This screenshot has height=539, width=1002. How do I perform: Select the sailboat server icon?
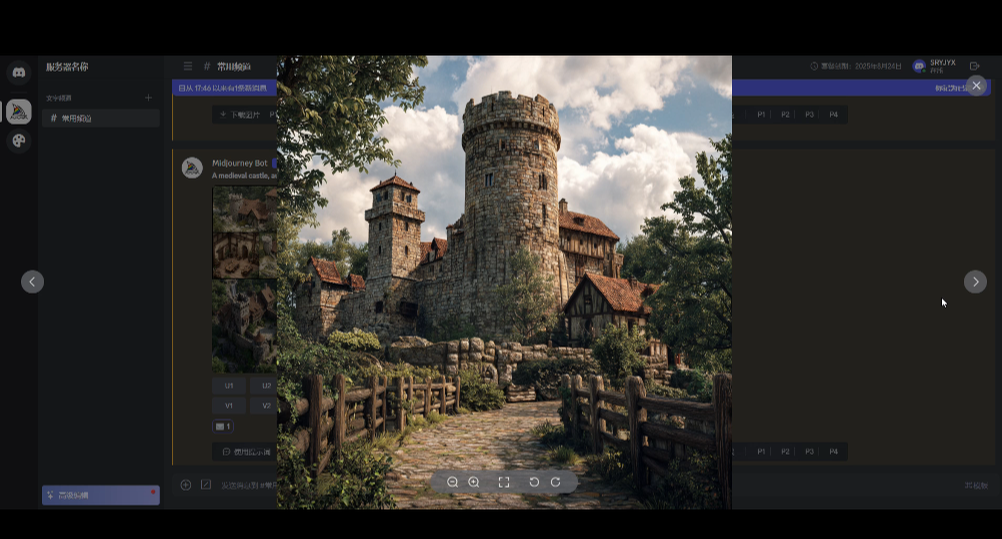tap(19, 111)
